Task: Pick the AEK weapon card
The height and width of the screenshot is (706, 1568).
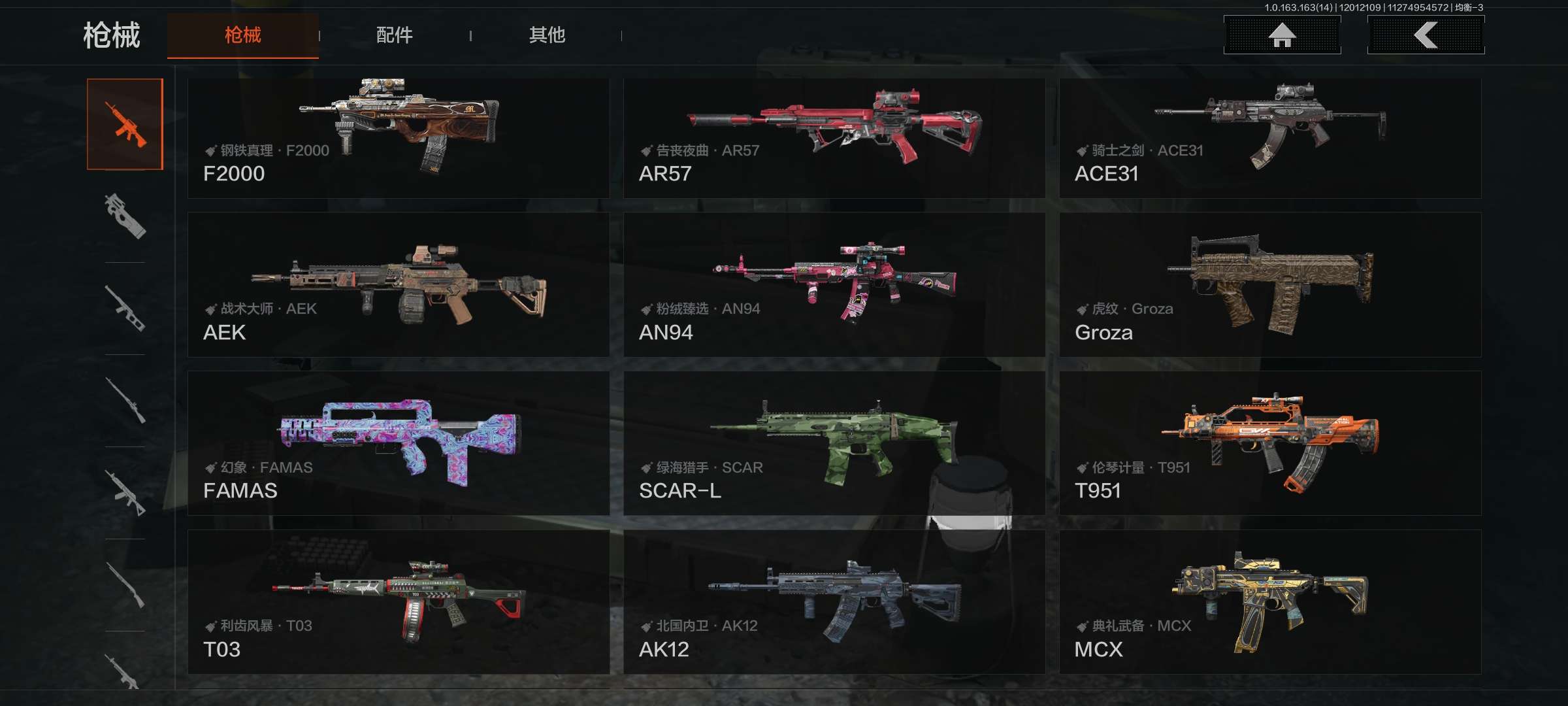Action: coord(398,284)
